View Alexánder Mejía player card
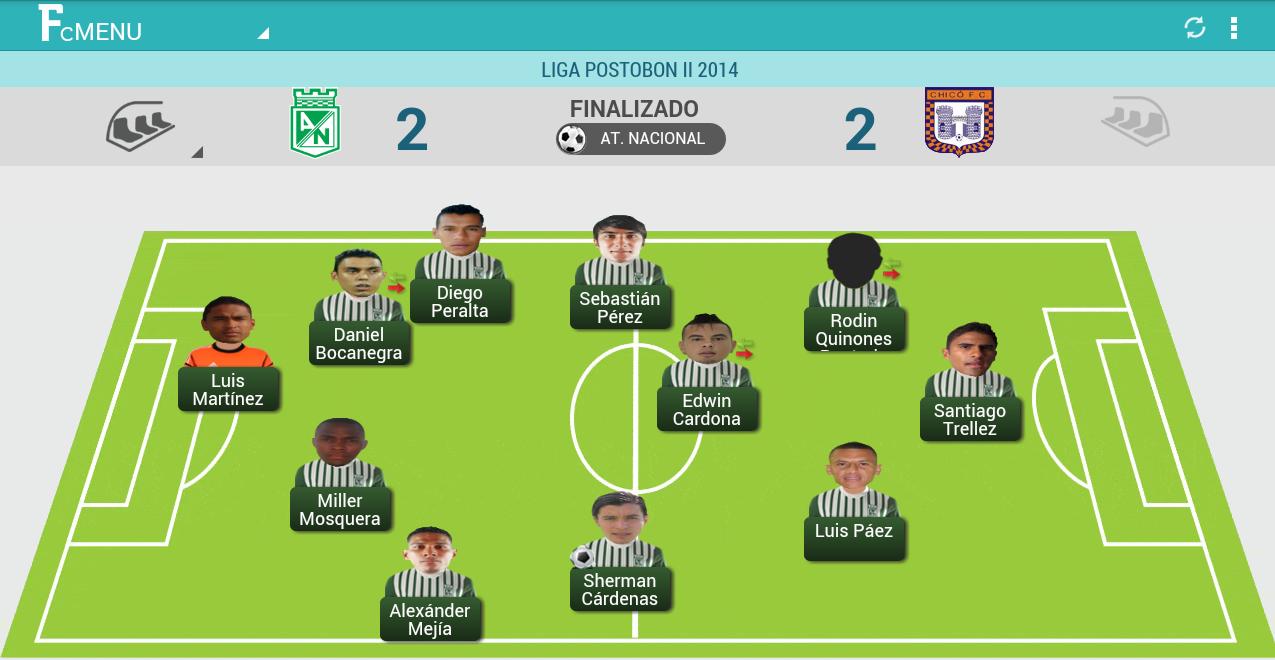The image size is (1275, 660). point(430,619)
